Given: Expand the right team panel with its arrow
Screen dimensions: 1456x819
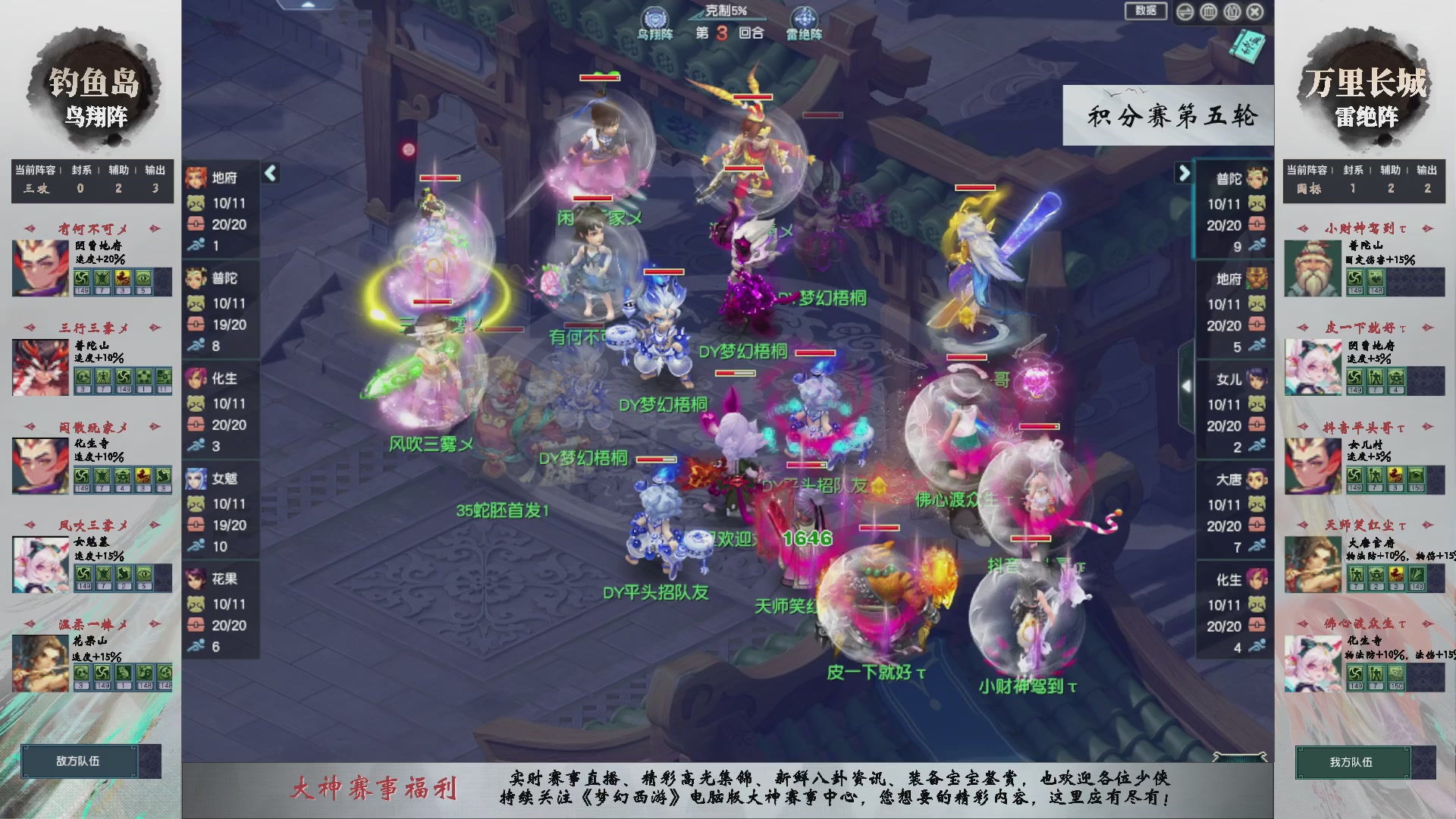Looking at the screenshot, I should pyautogui.click(x=1184, y=172).
